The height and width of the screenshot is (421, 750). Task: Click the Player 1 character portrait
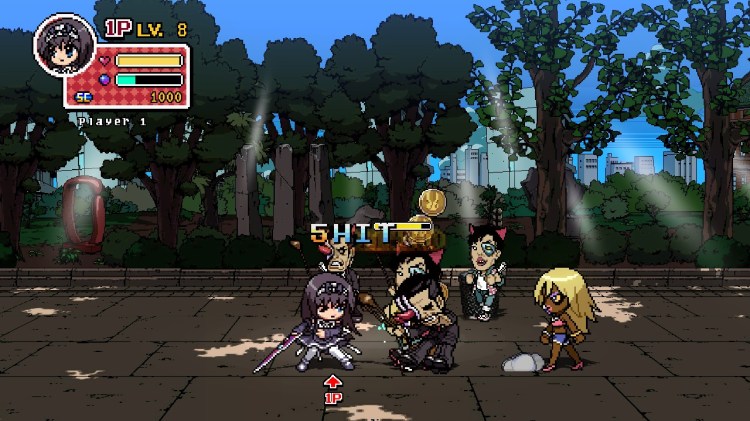(64, 44)
